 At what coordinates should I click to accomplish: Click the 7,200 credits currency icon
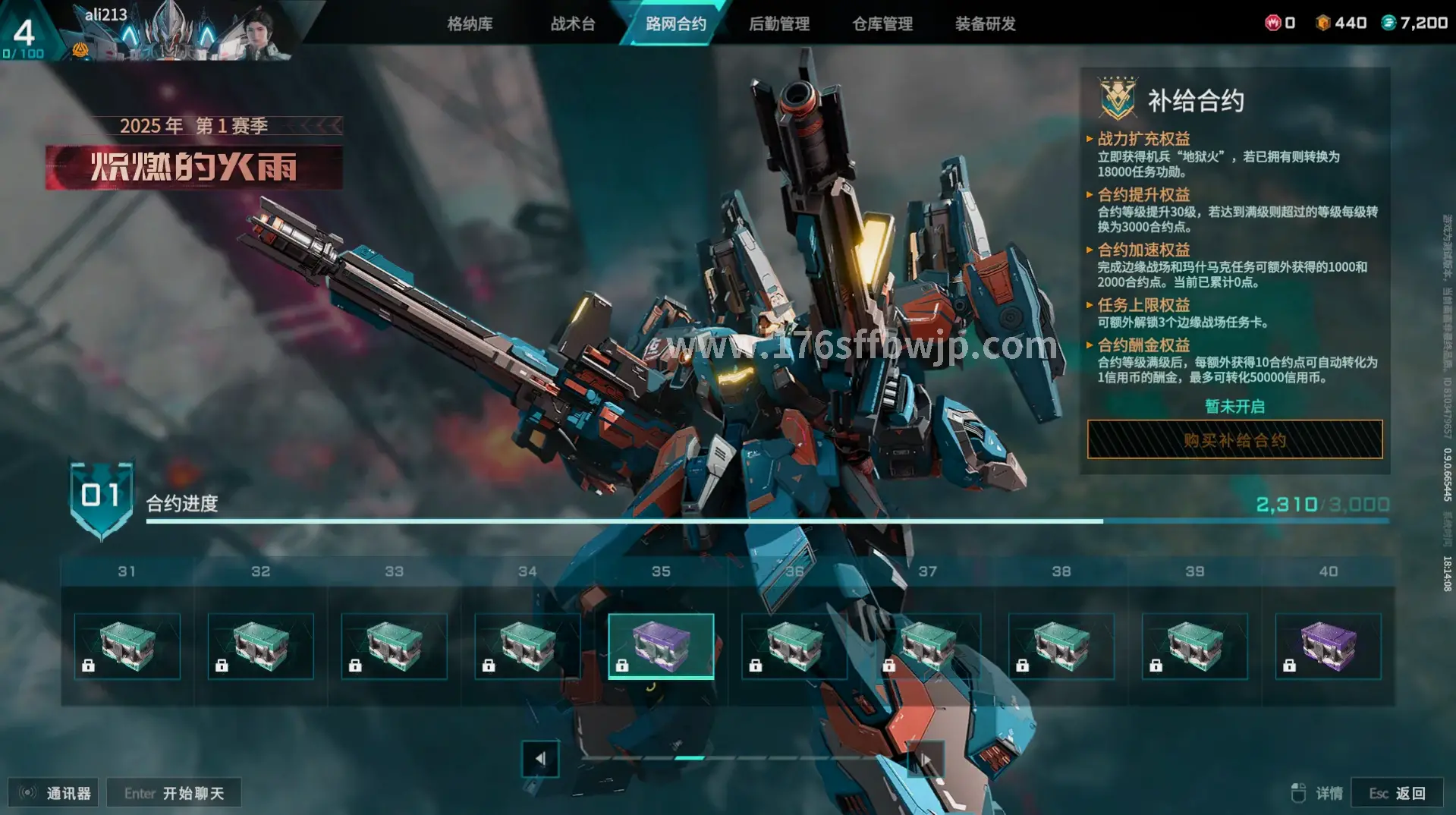click(1388, 23)
